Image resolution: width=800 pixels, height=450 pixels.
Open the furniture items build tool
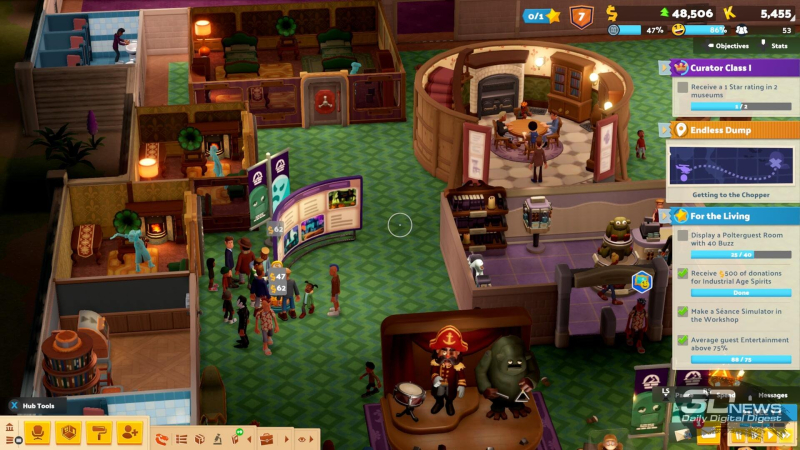[38, 432]
